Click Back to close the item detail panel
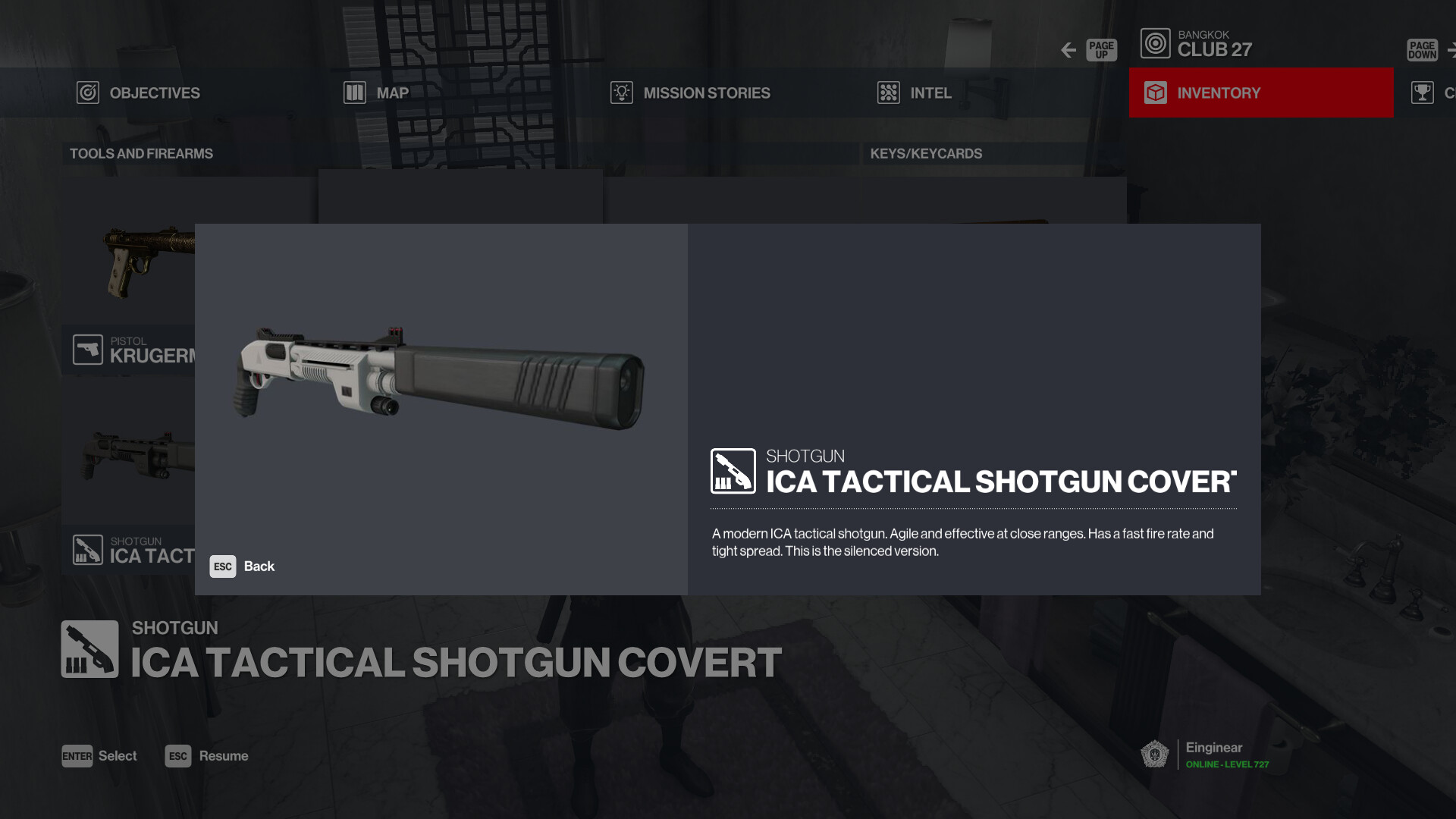The width and height of the screenshot is (1456, 819). (x=243, y=566)
